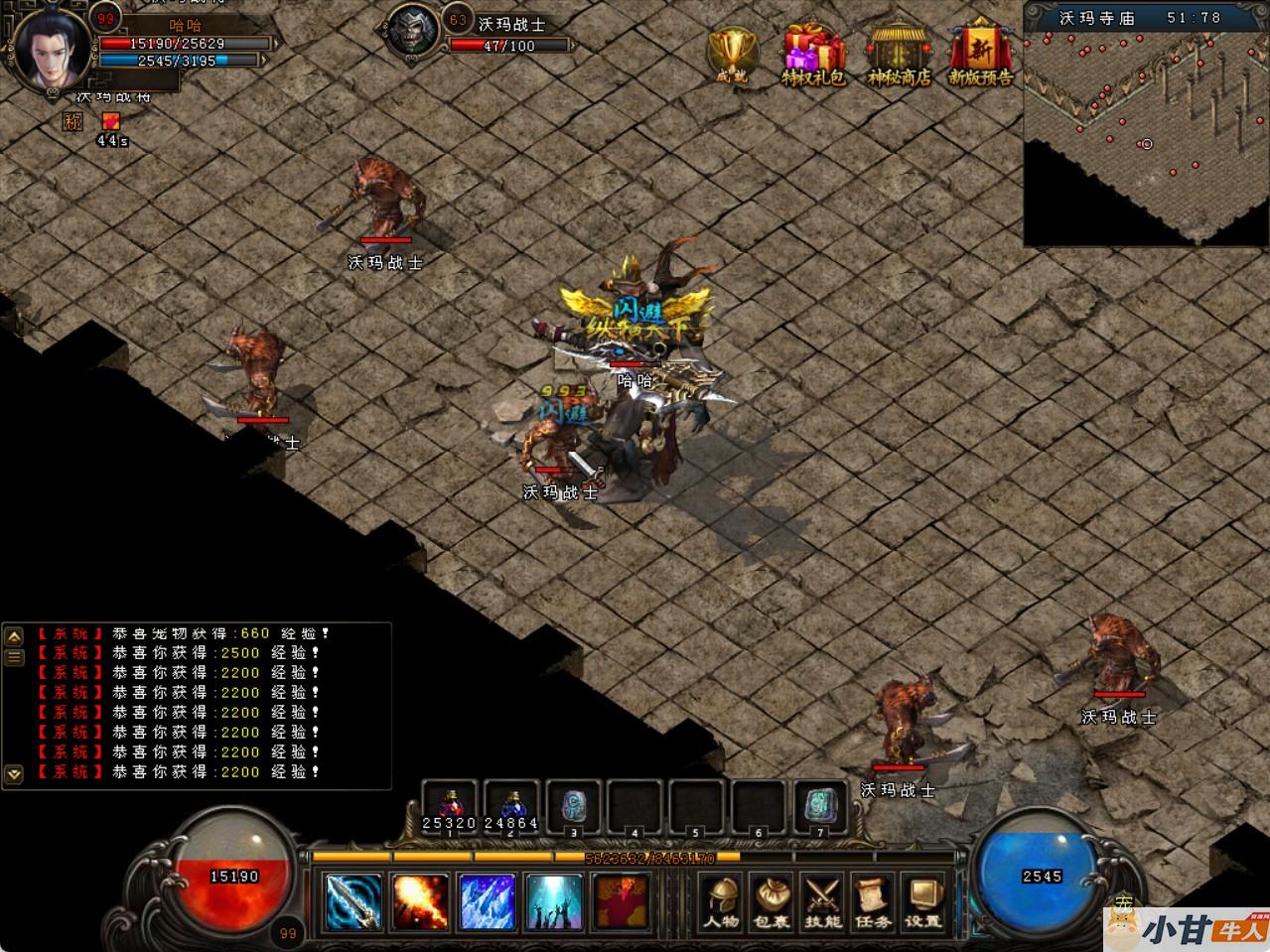Open the 特权礼包 privilege gift pack
1270x952 pixels.
[x=813, y=53]
